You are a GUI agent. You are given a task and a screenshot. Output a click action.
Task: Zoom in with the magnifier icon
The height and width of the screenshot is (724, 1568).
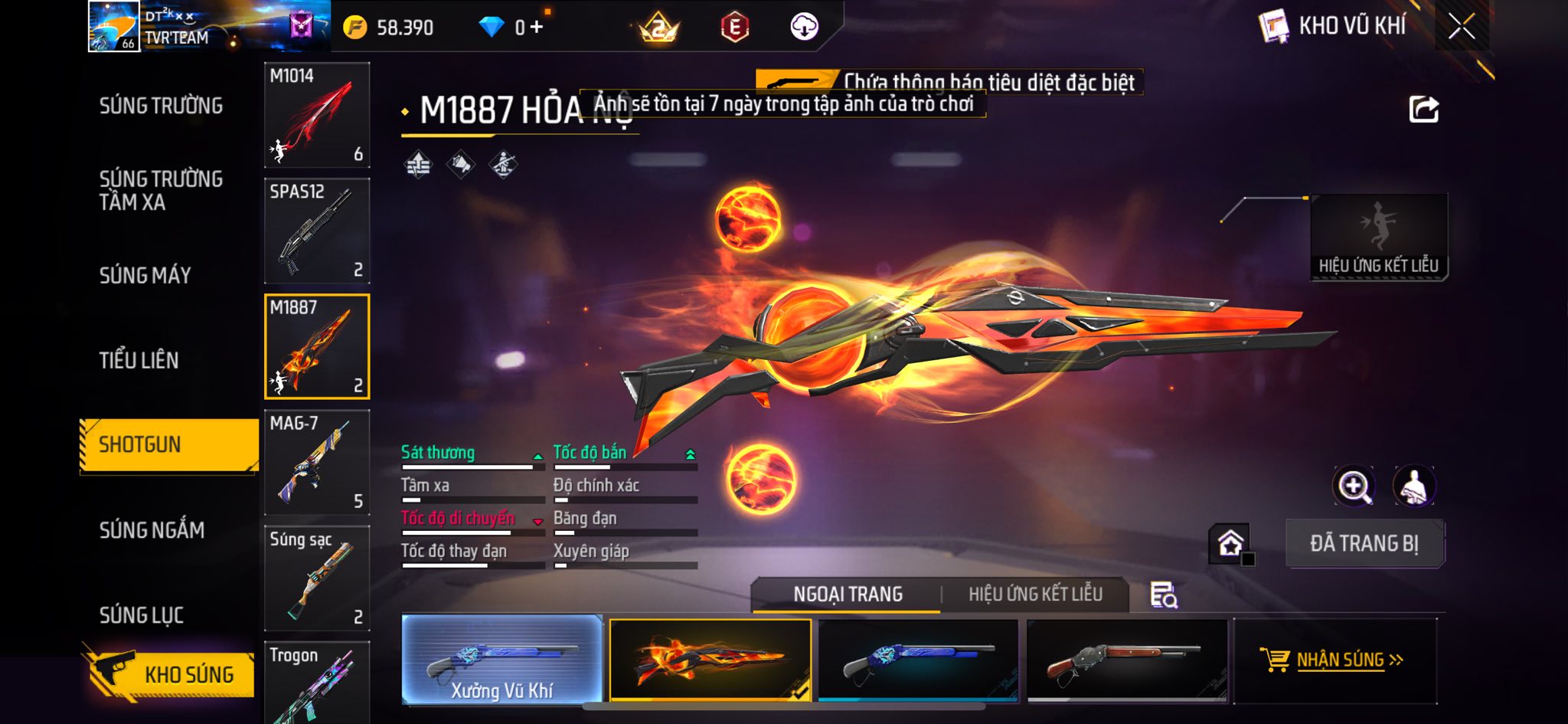[1354, 486]
